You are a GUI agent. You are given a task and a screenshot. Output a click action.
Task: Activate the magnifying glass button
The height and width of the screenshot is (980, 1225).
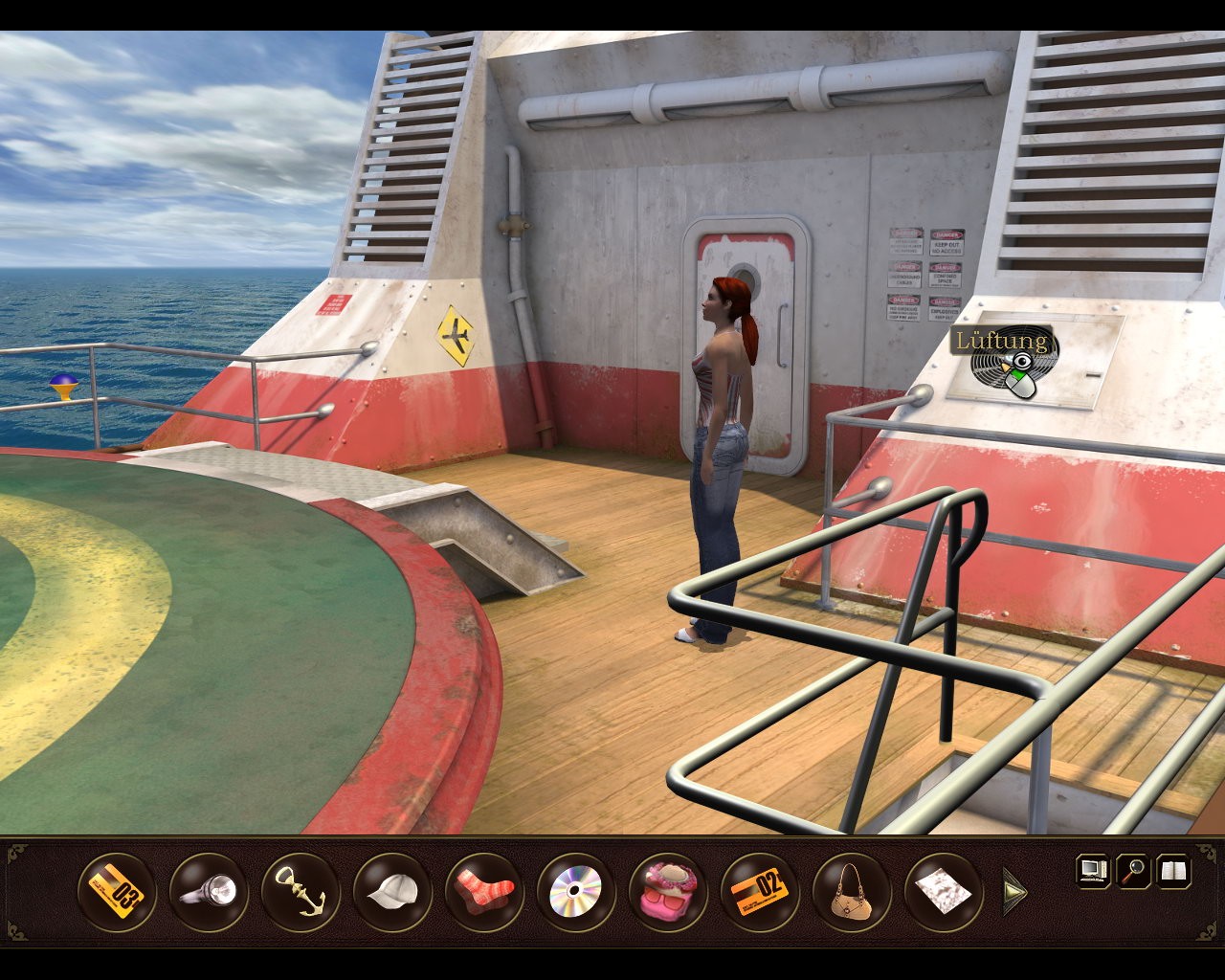click(1134, 871)
